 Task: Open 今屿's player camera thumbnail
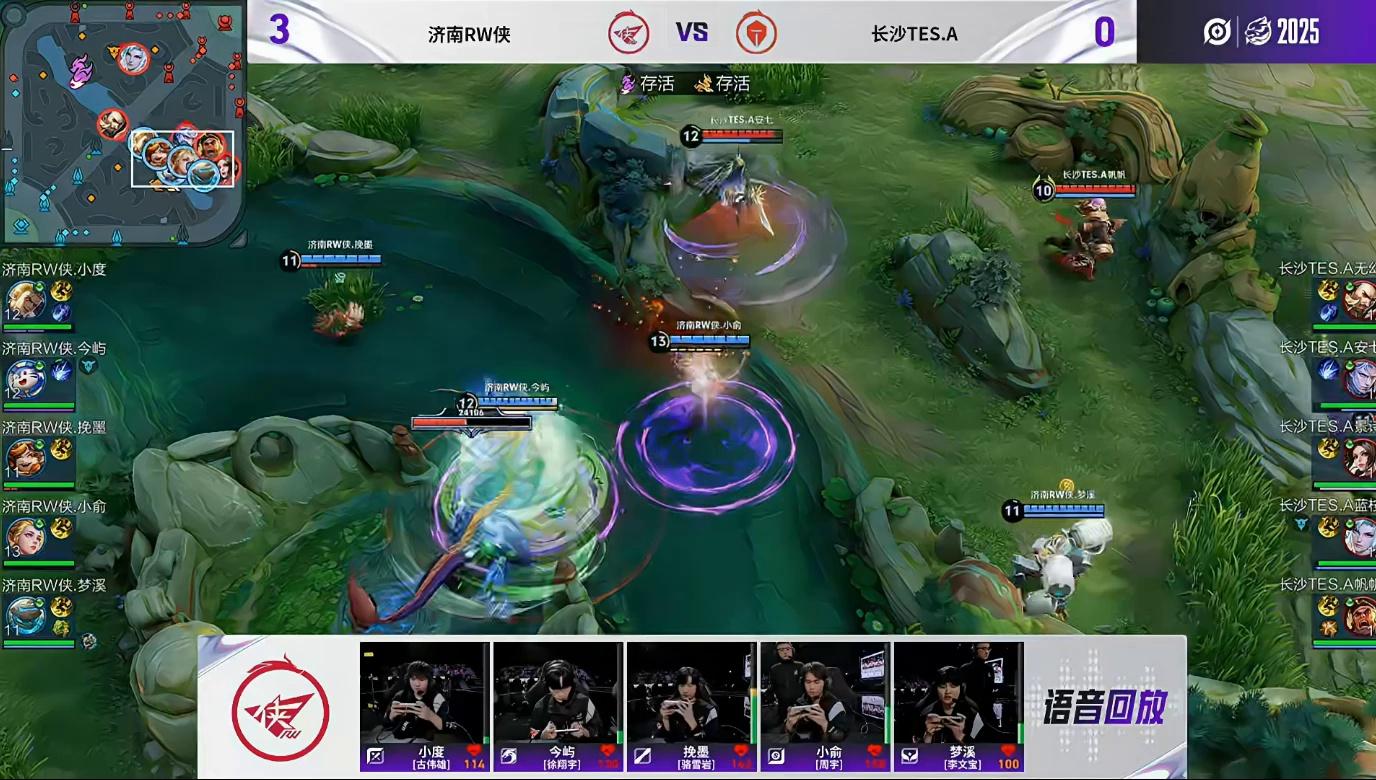pos(558,692)
